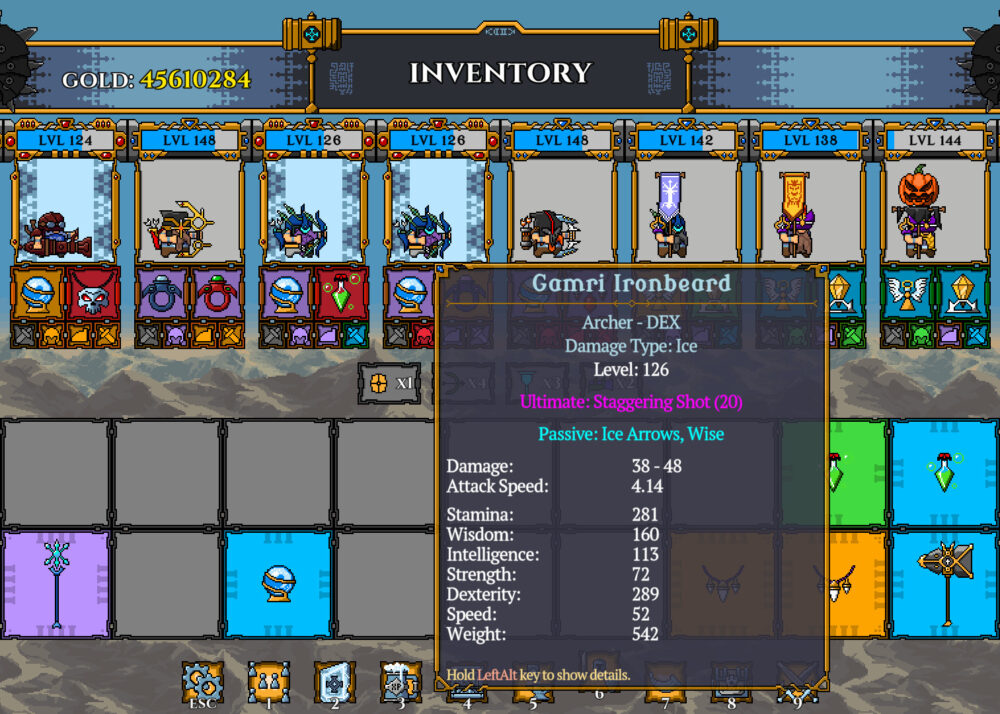Click the red skull equipment slot

pos(93,293)
